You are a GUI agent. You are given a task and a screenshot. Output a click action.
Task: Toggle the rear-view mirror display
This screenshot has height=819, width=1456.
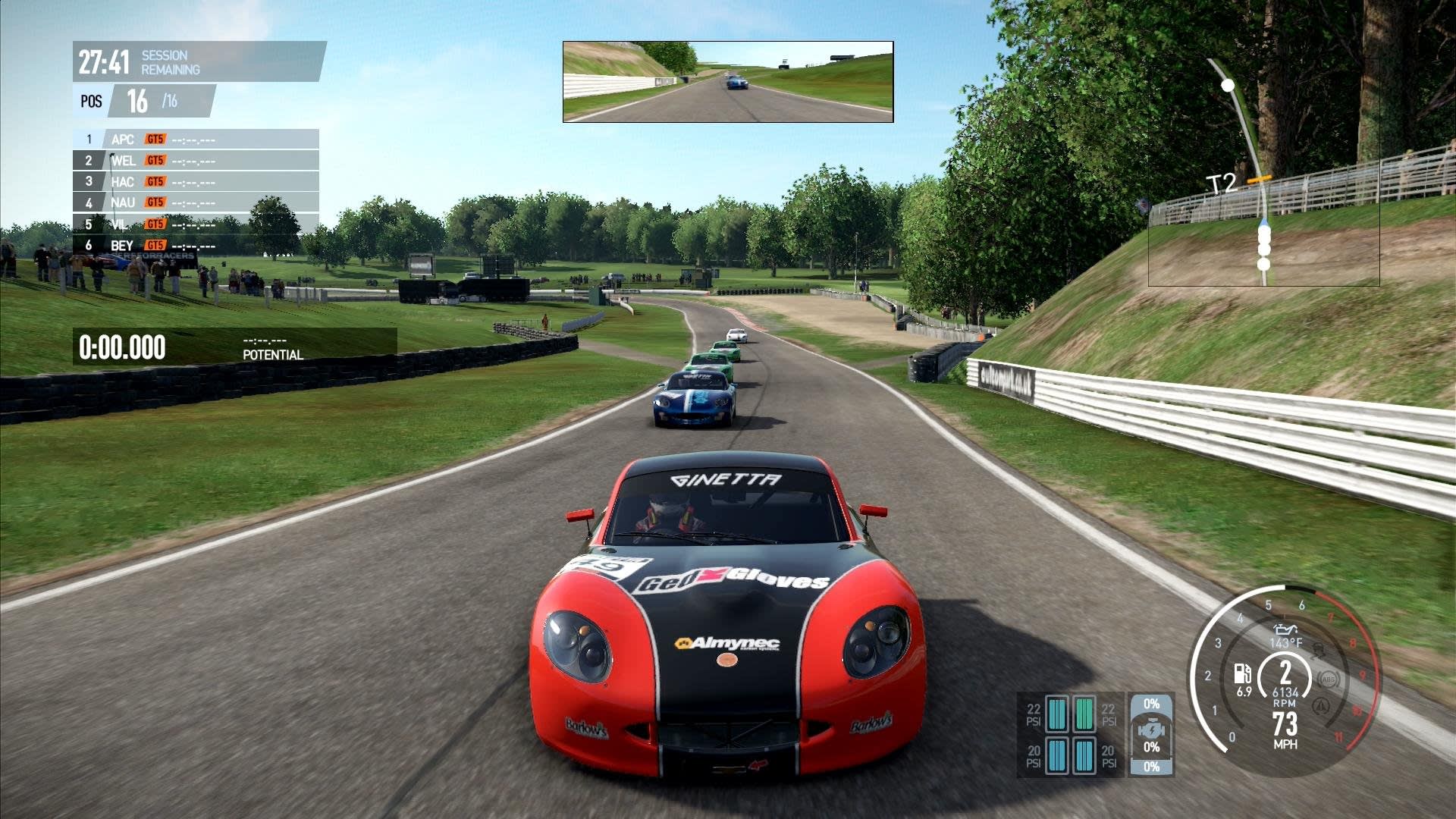[x=726, y=81]
